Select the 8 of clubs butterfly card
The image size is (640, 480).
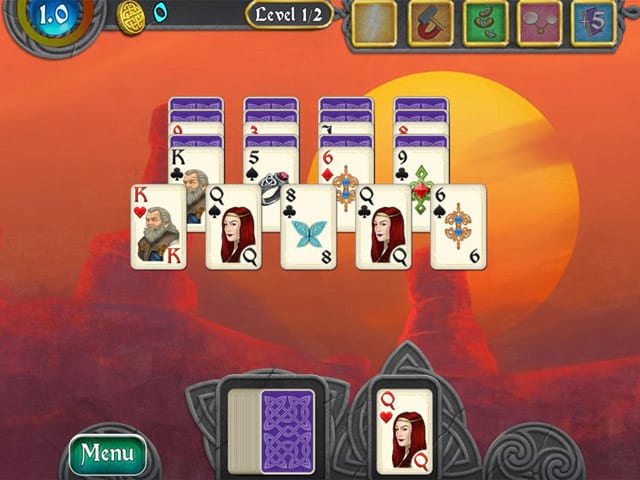(x=308, y=226)
